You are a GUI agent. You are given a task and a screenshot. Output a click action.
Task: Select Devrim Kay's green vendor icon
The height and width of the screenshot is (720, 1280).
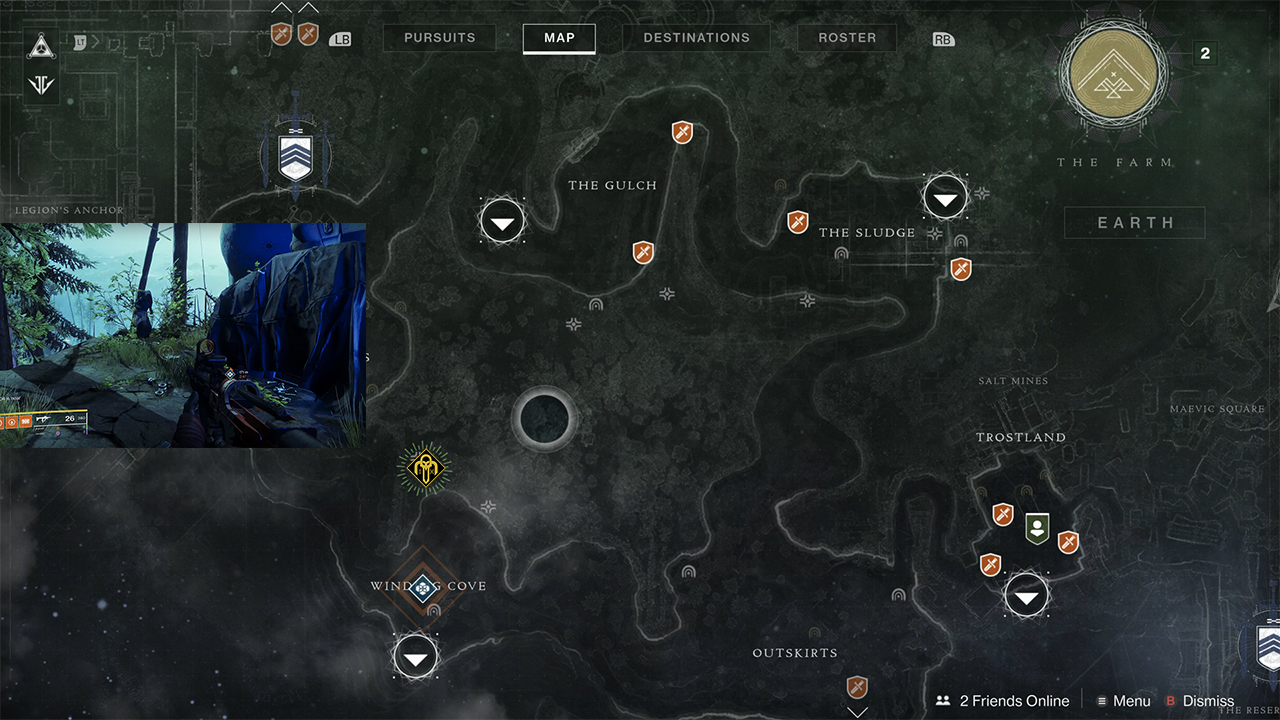click(1037, 527)
